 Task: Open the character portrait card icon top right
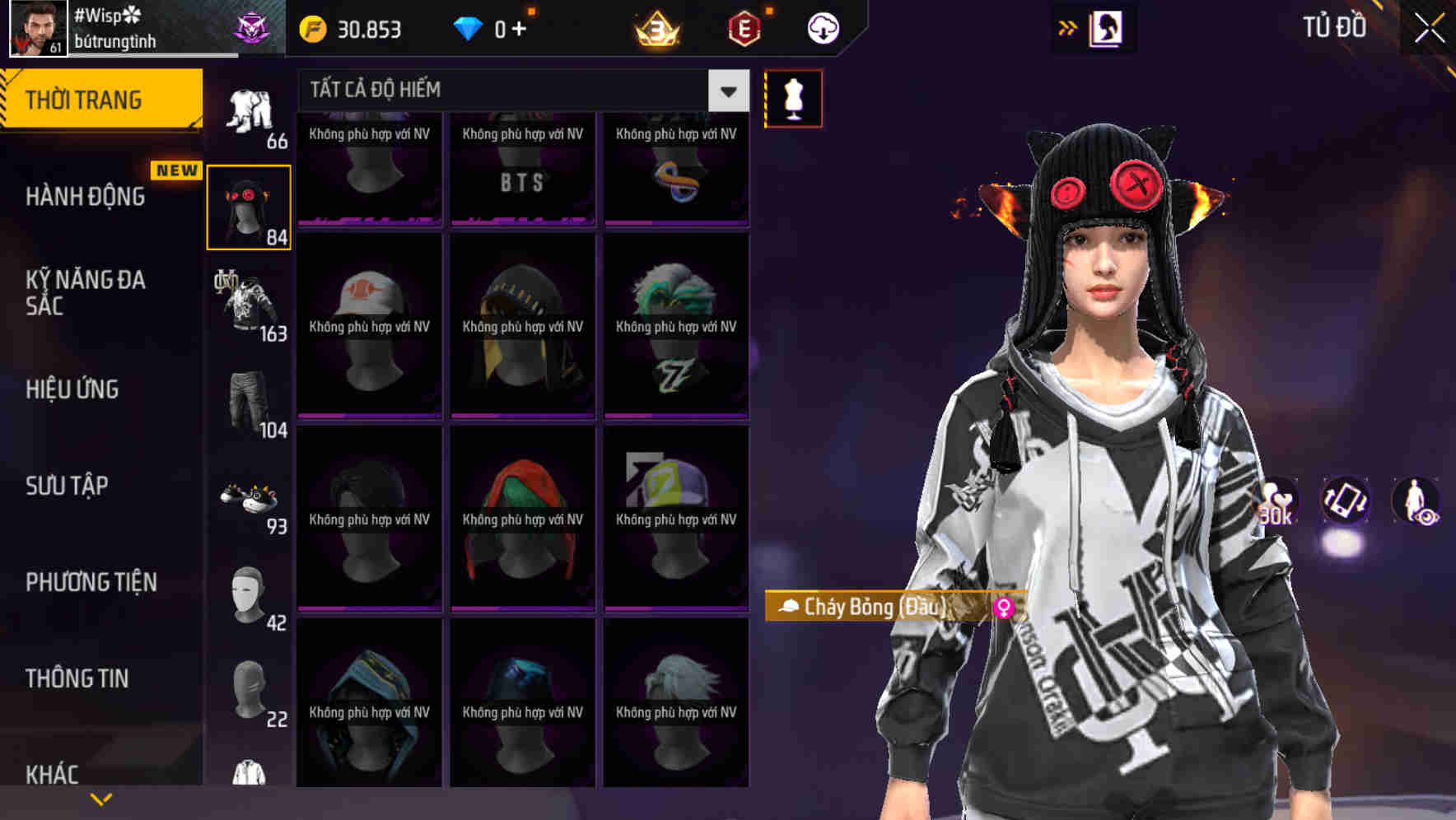[1108, 27]
